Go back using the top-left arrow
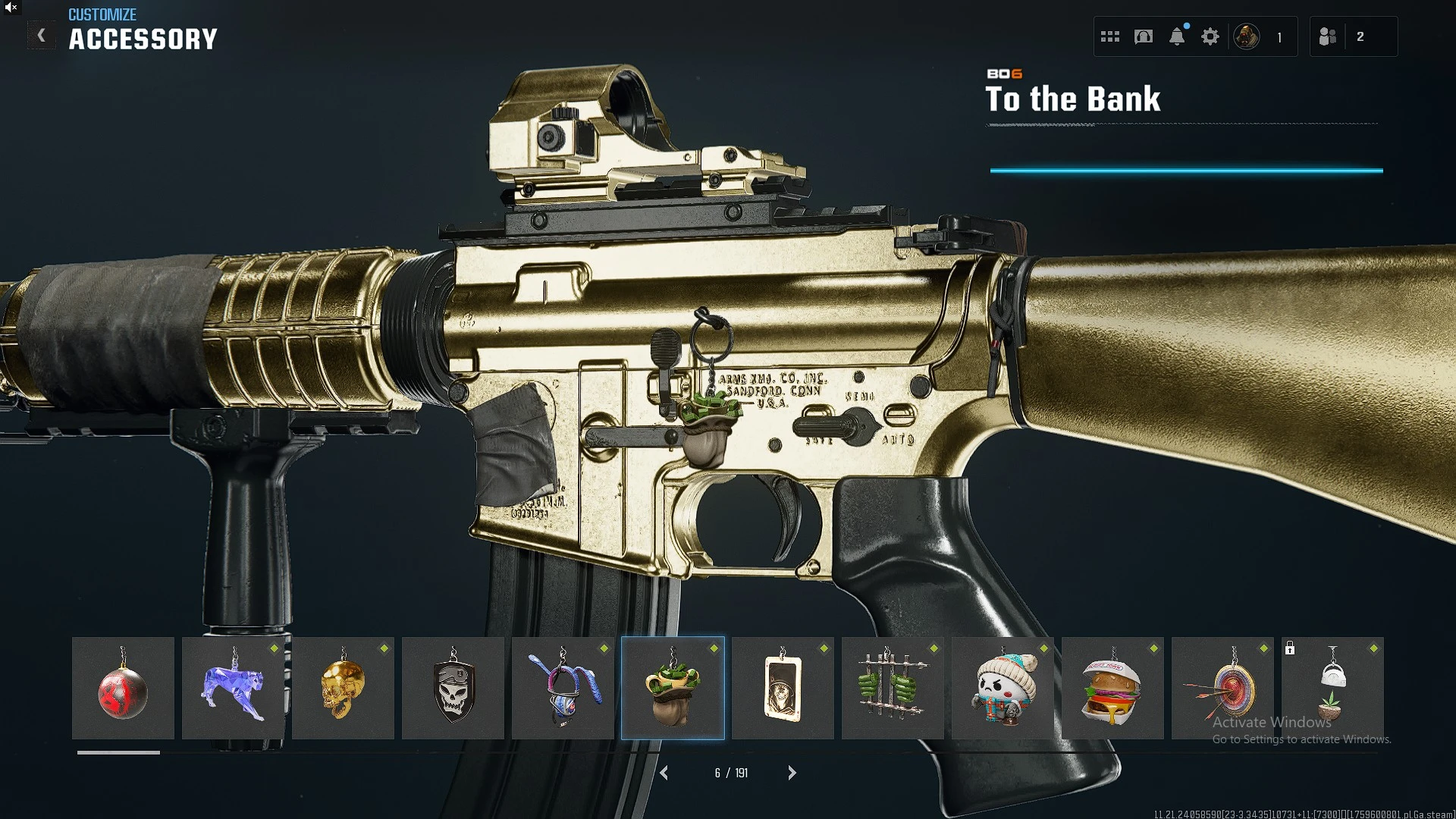 42,36
